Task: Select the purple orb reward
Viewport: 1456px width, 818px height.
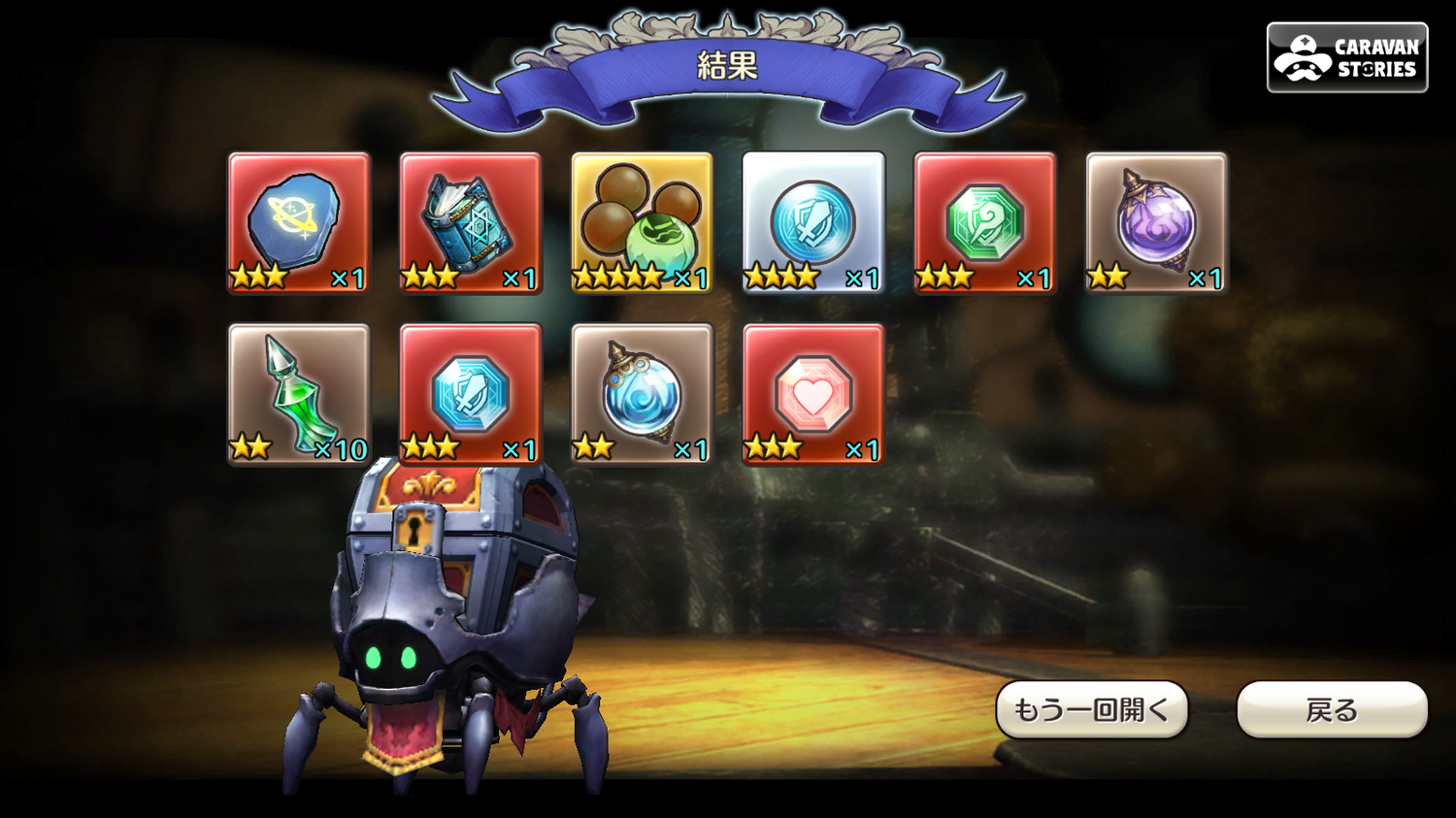Action: pyautogui.click(x=1156, y=222)
